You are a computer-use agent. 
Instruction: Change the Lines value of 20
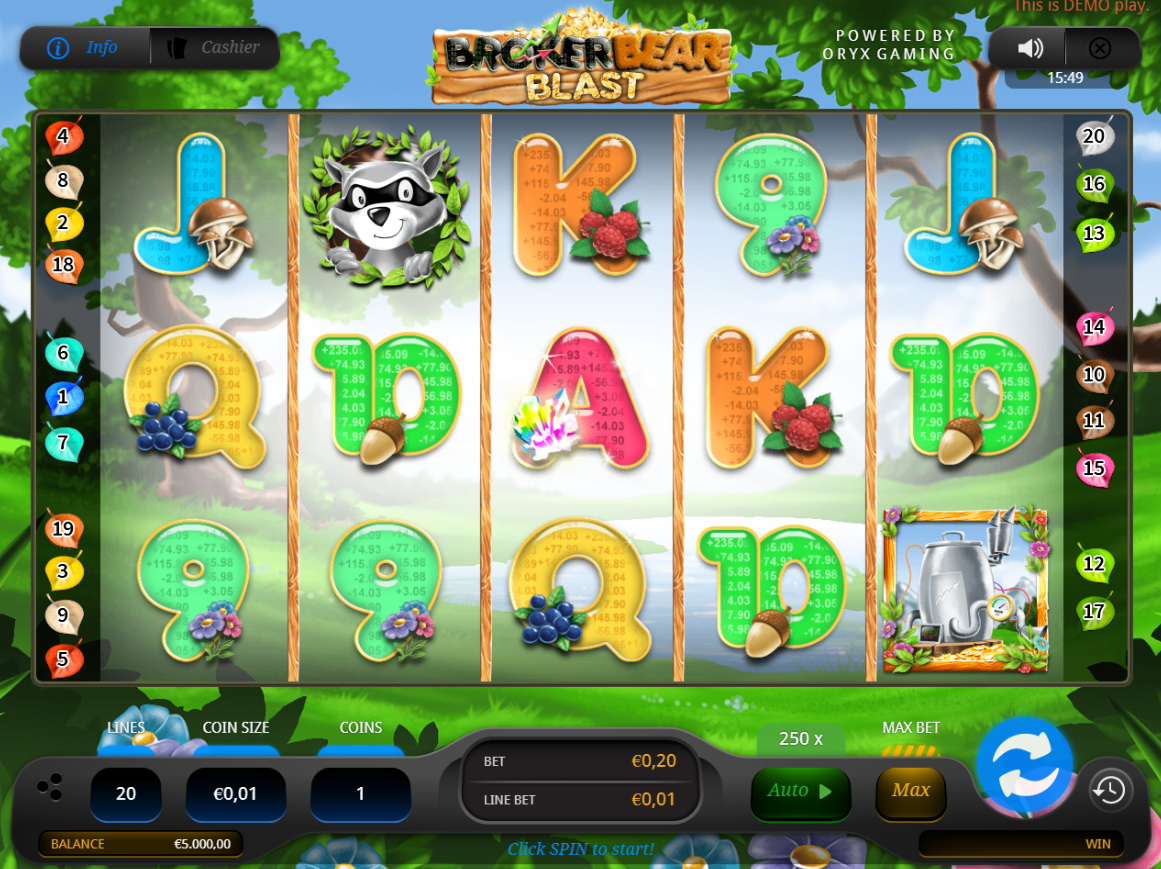pos(126,794)
